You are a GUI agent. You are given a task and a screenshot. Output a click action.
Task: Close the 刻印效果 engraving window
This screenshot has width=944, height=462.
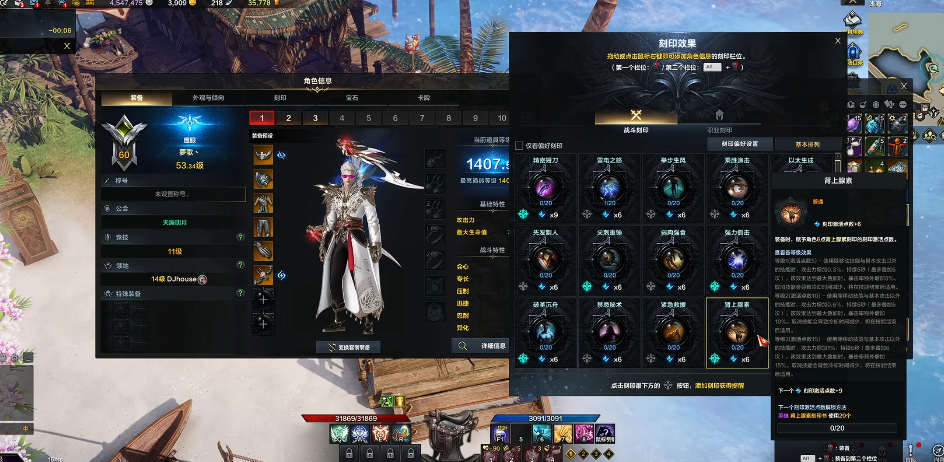point(838,41)
